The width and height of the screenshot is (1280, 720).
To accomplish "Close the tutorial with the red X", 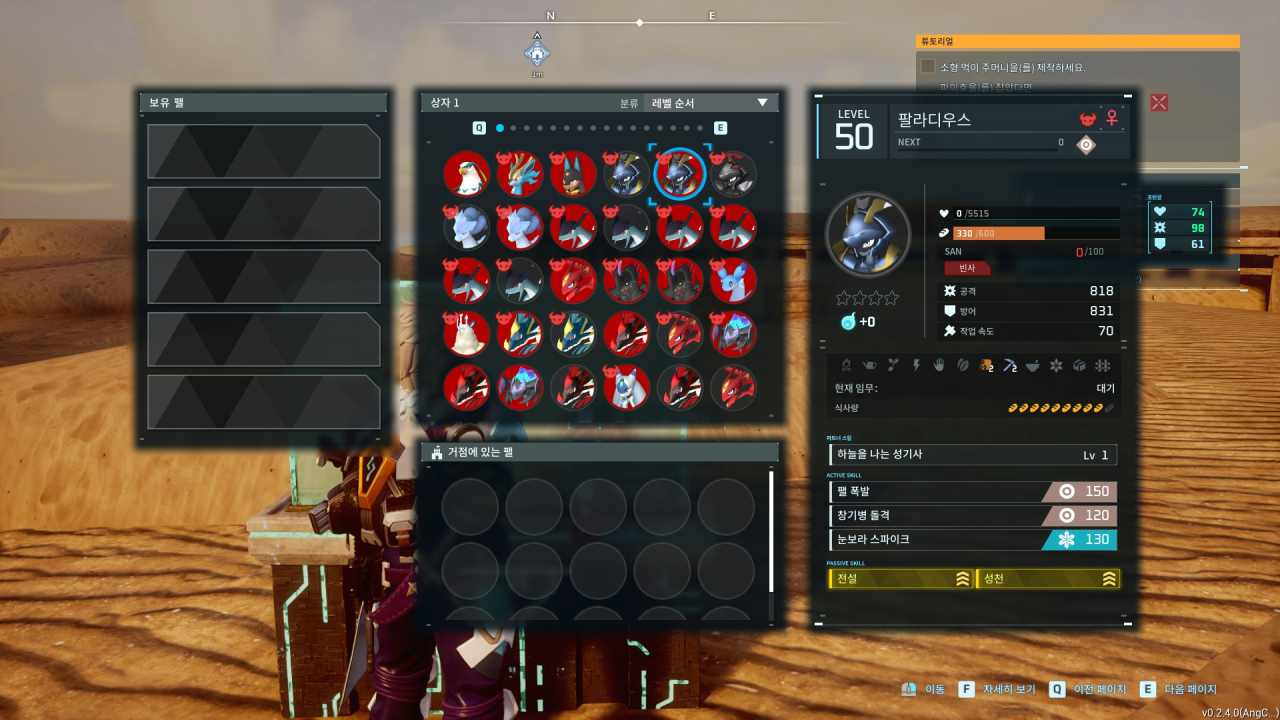I will pos(1159,102).
